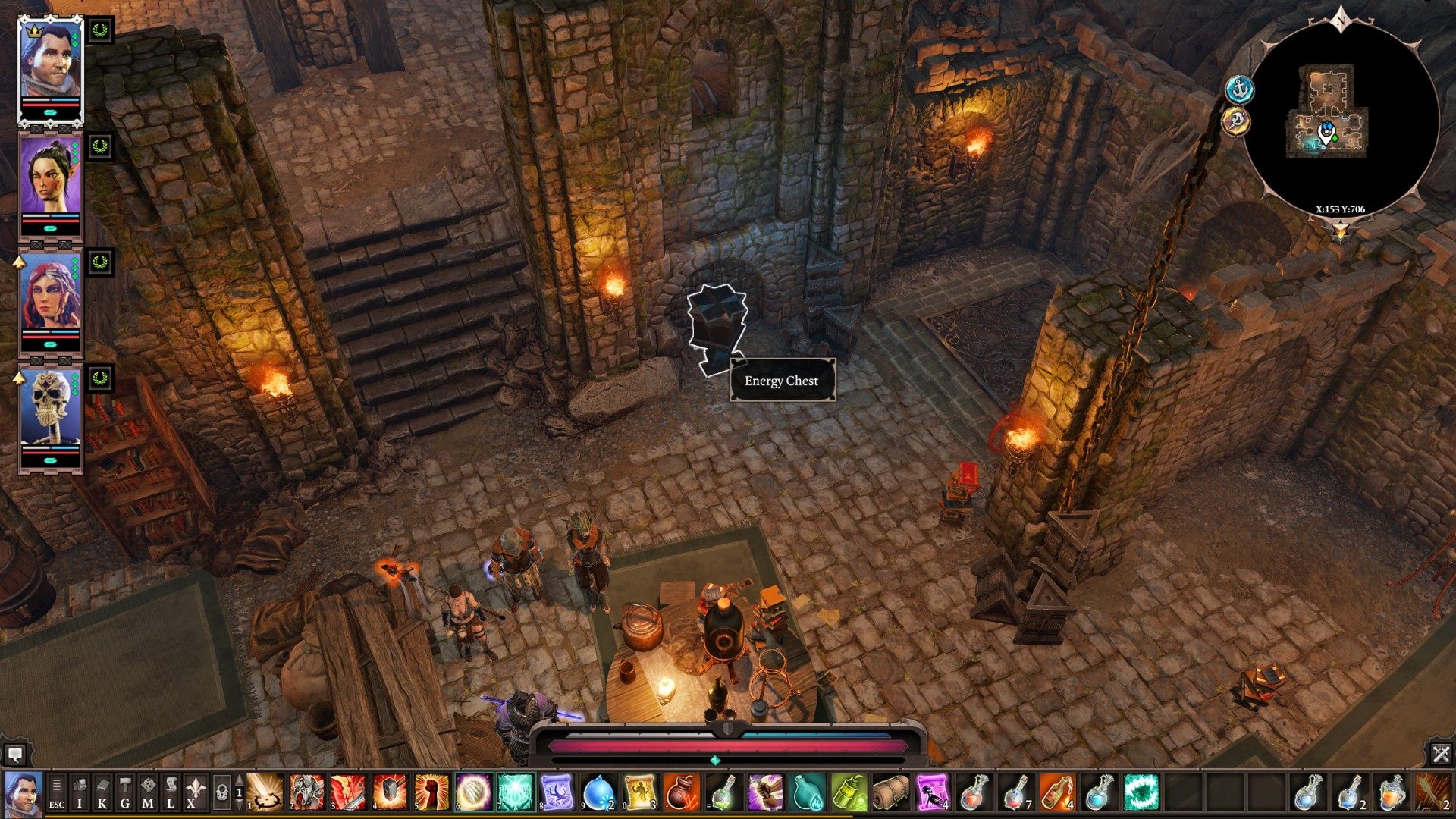
Task: Open the crafting hammer G button
Action: (125, 792)
